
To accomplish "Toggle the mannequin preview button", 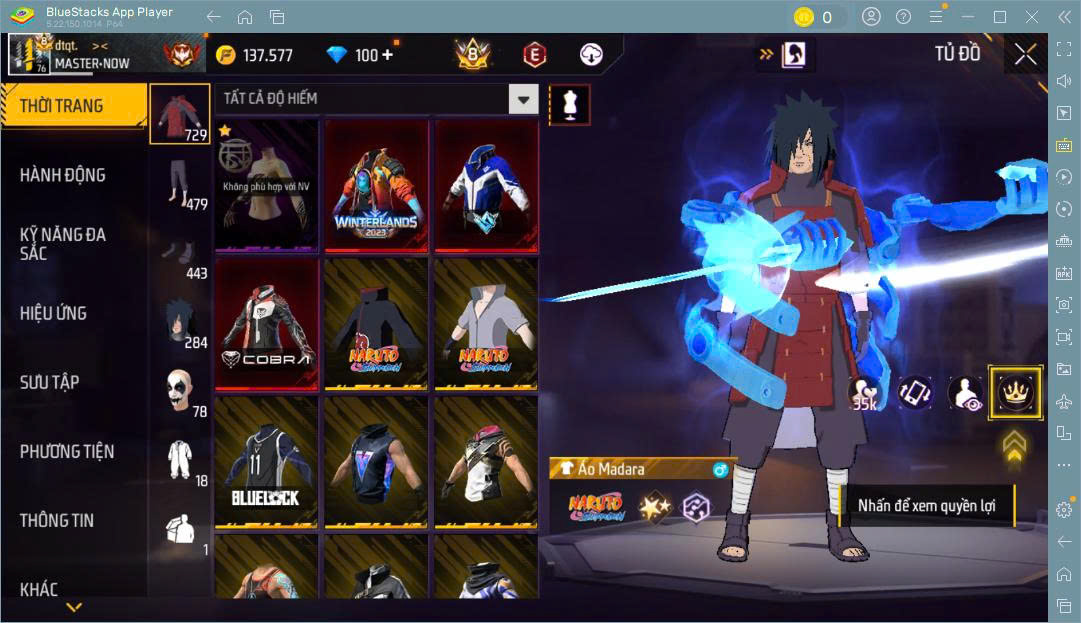I will (570, 105).
